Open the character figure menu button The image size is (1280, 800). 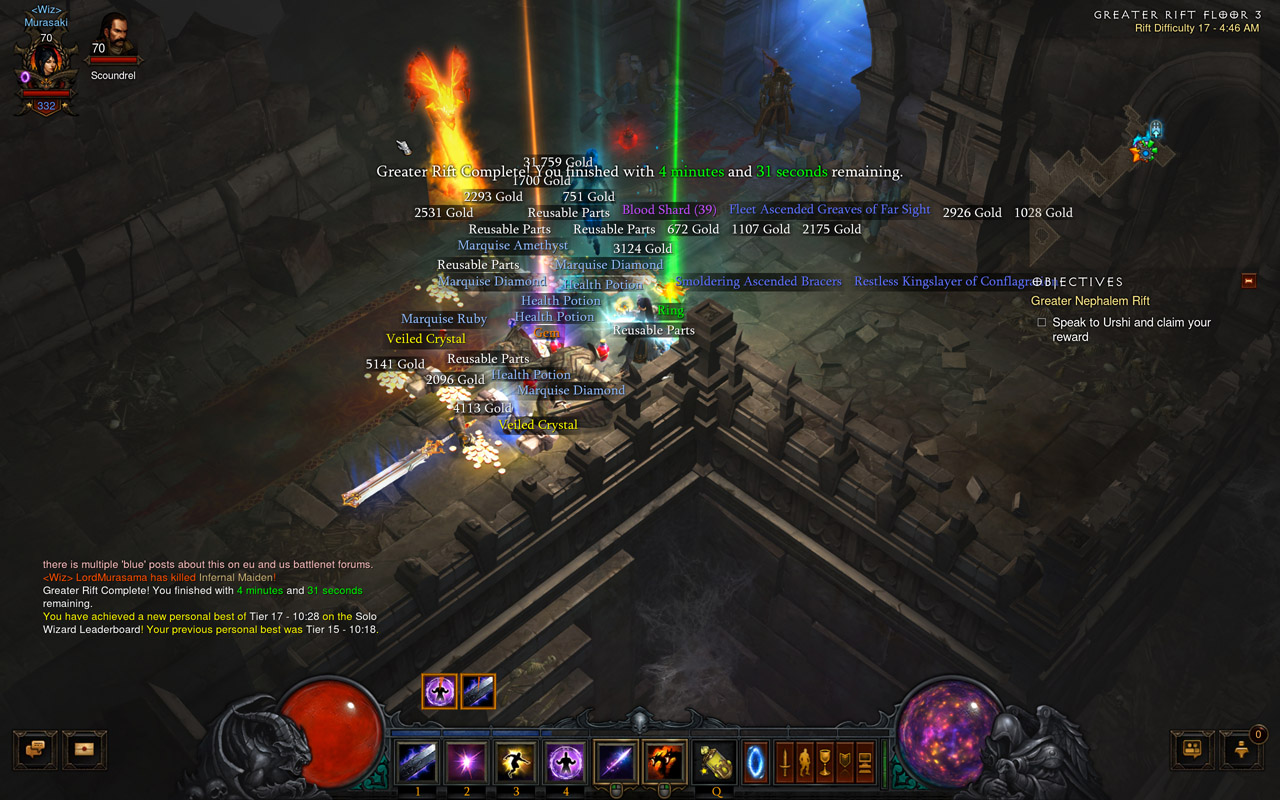click(805, 762)
